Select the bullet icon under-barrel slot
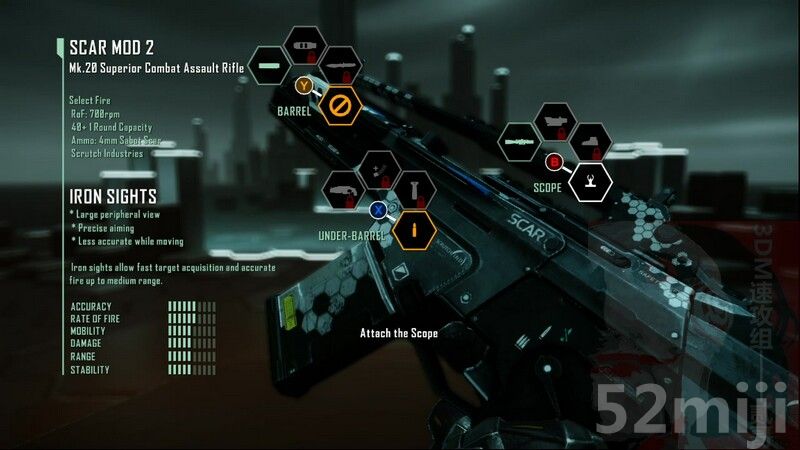800x450 pixels. 415,229
